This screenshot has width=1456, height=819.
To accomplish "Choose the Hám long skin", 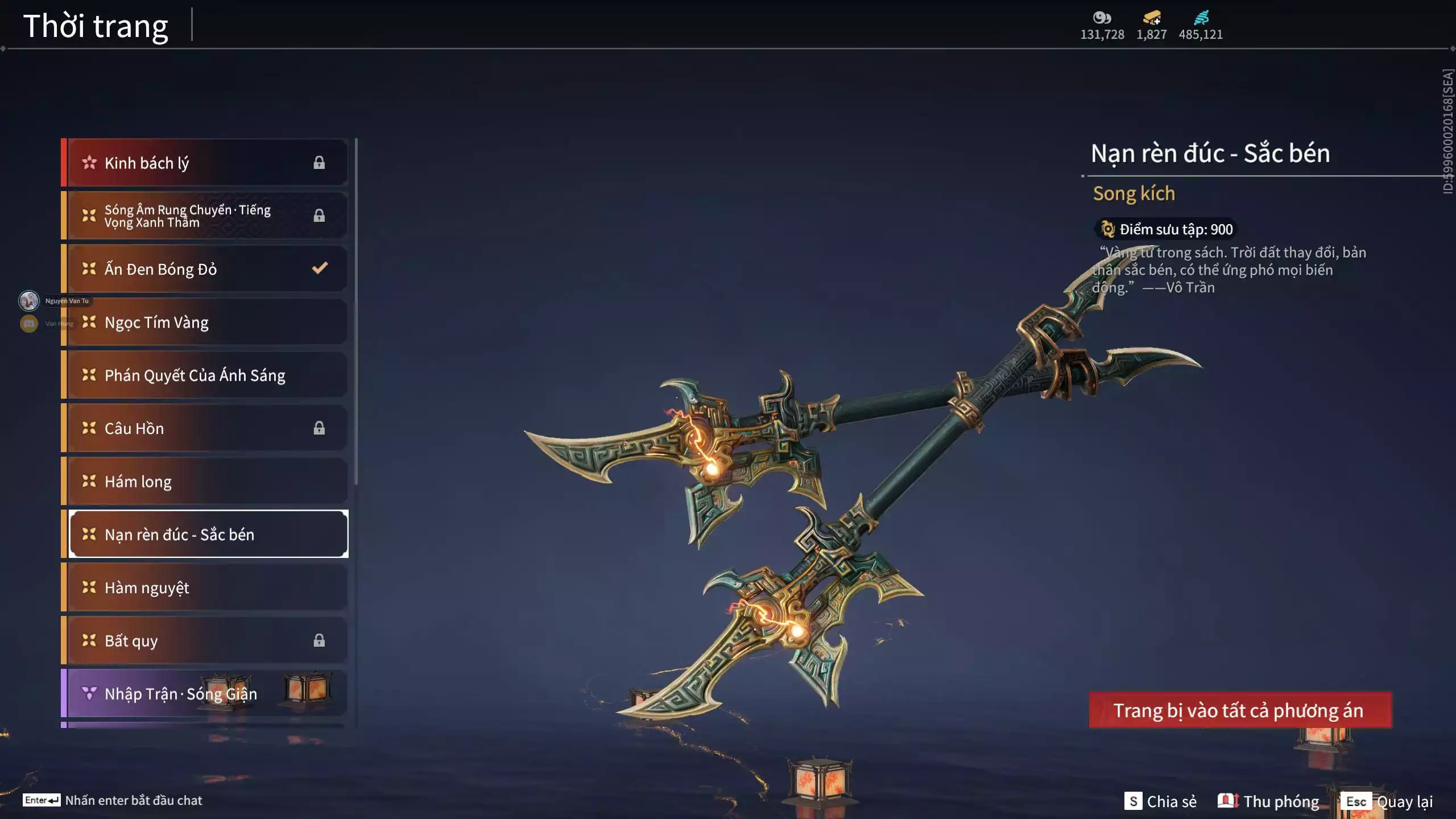I will pos(205,481).
